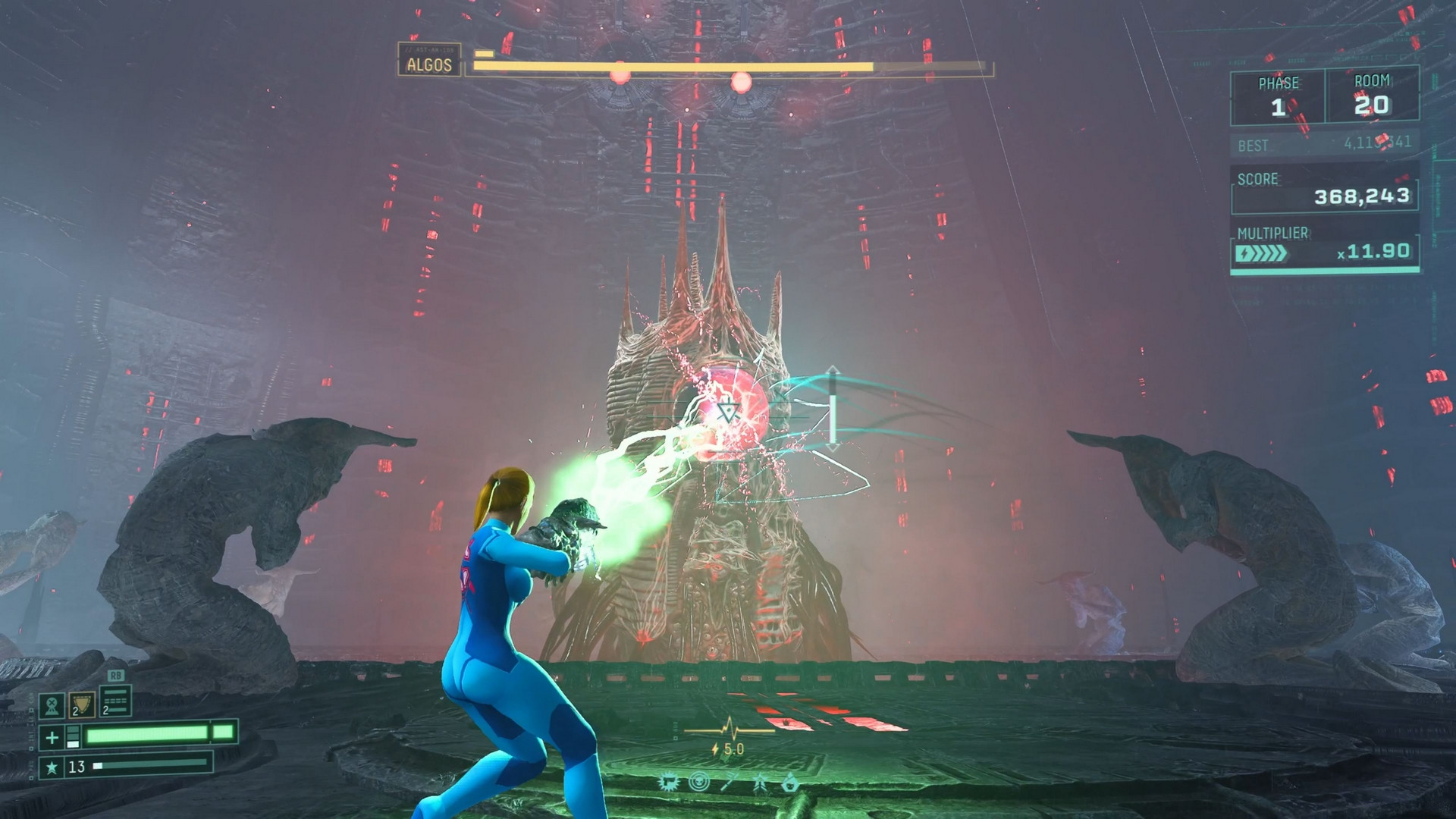1456x819 pixels.
Task: Select the blade adrenaline perk icon
Action: (x=730, y=783)
